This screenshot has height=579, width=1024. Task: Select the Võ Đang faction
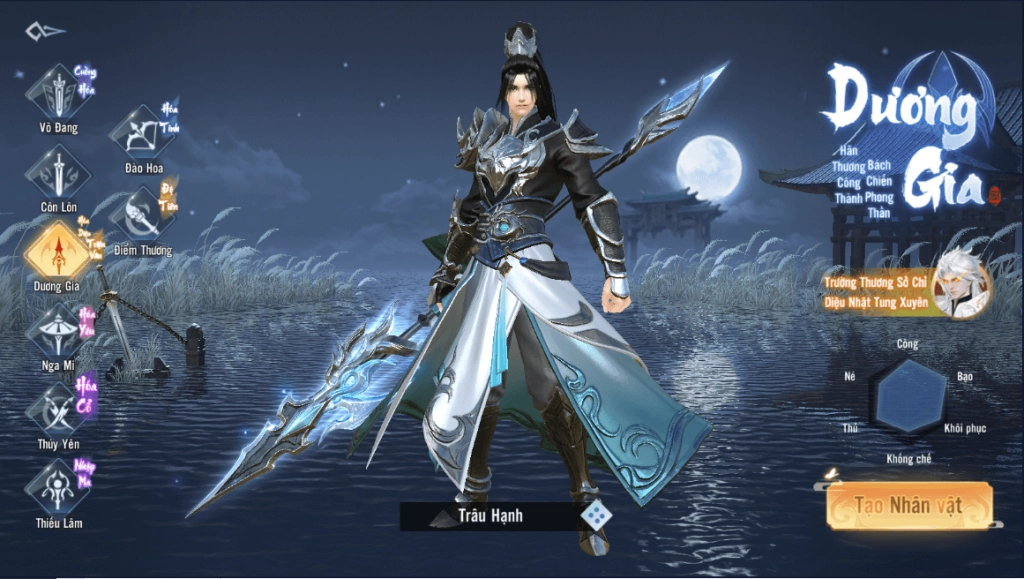(58, 93)
